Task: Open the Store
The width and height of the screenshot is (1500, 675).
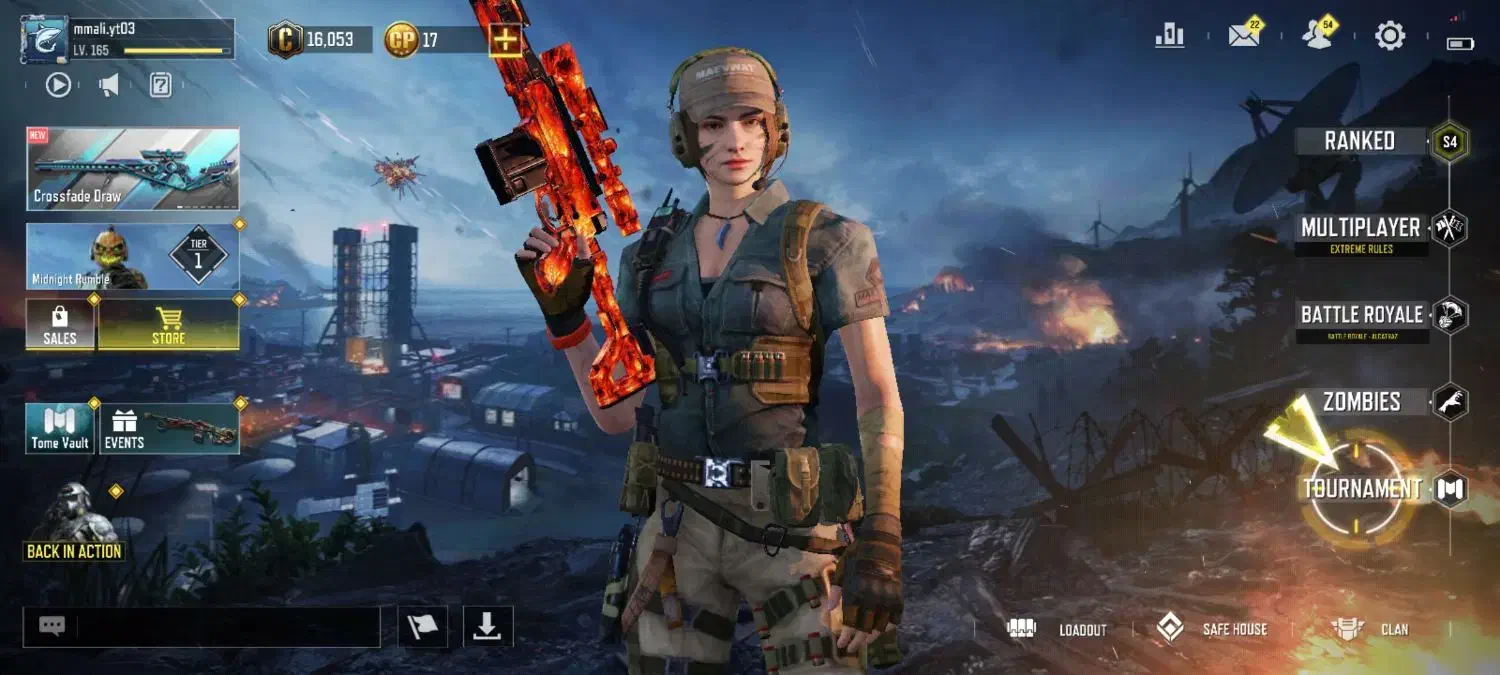Action: tap(168, 325)
